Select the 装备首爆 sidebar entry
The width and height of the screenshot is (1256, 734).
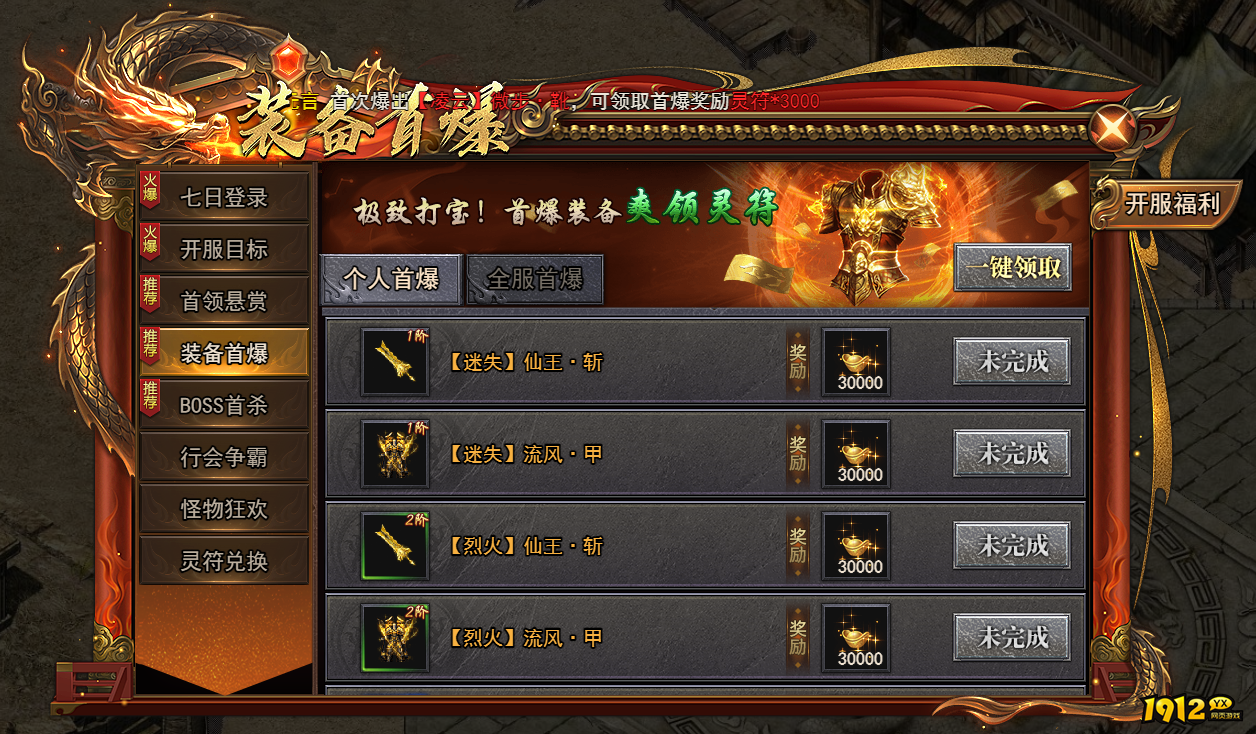click(223, 353)
